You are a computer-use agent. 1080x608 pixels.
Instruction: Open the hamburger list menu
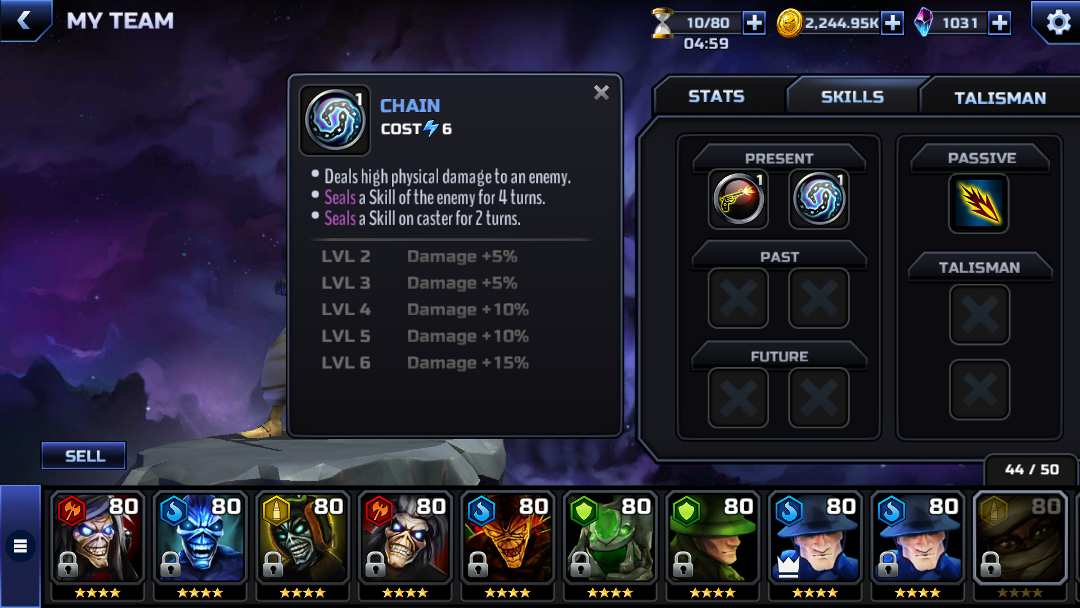(x=20, y=546)
